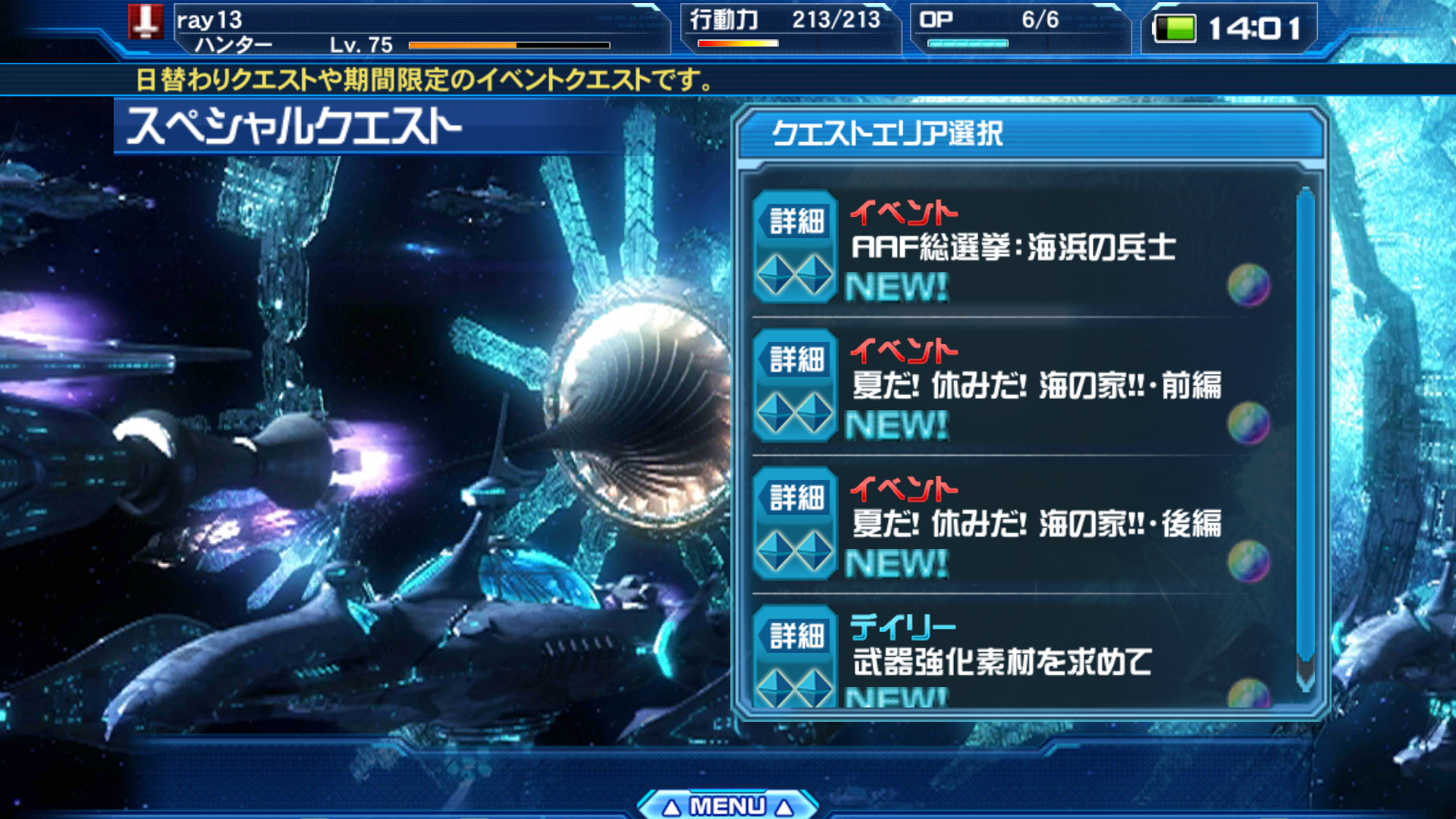The image size is (1456, 819).
Task: Tap the イベント tag on the first quest
Action: (x=902, y=212)
